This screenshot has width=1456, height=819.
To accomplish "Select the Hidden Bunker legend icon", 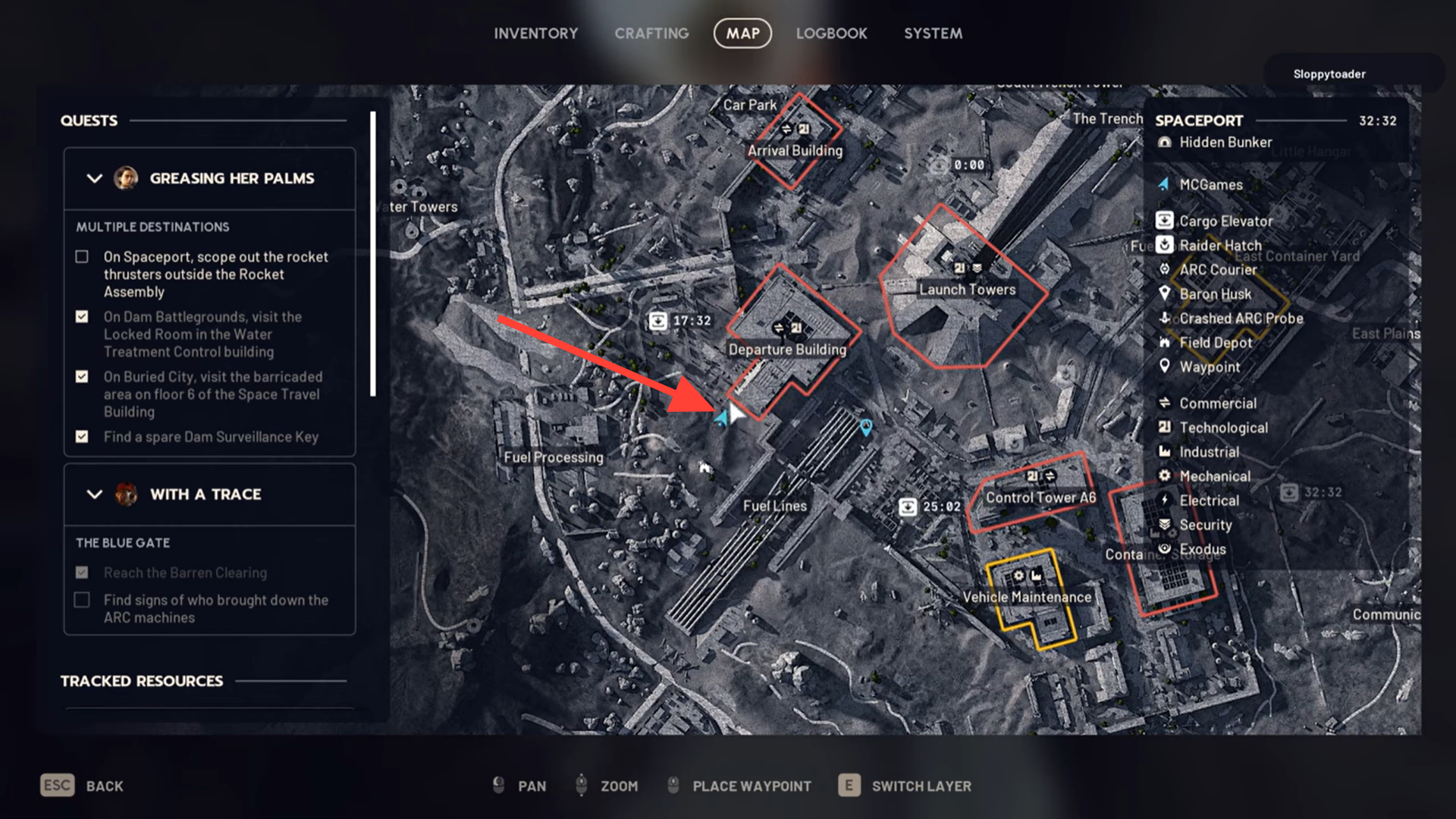I will (x=1165, y=142).
